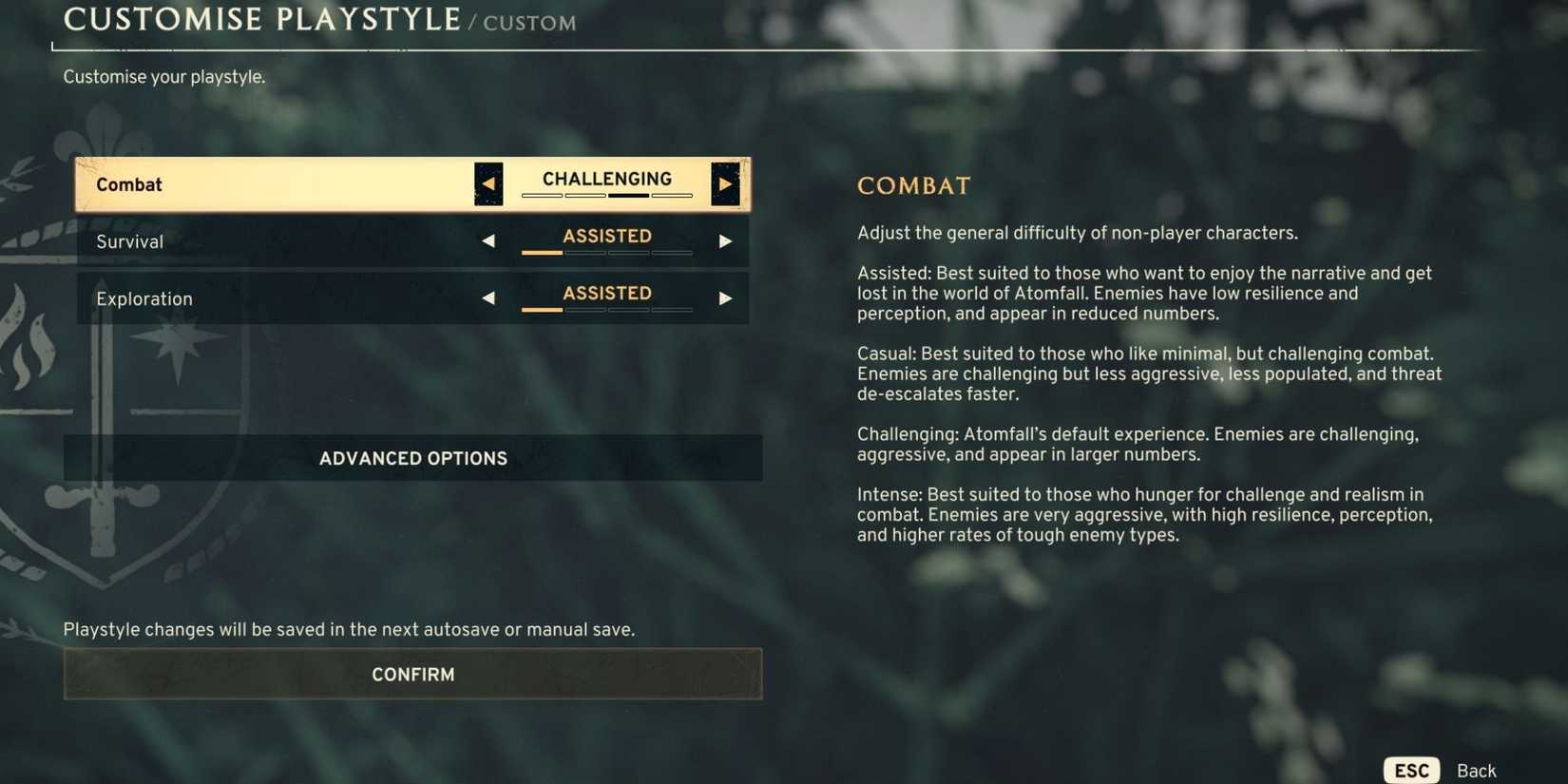Decrease Survival setting with its left arrow
1568x784 pixels.
click(x=488, y=241)
